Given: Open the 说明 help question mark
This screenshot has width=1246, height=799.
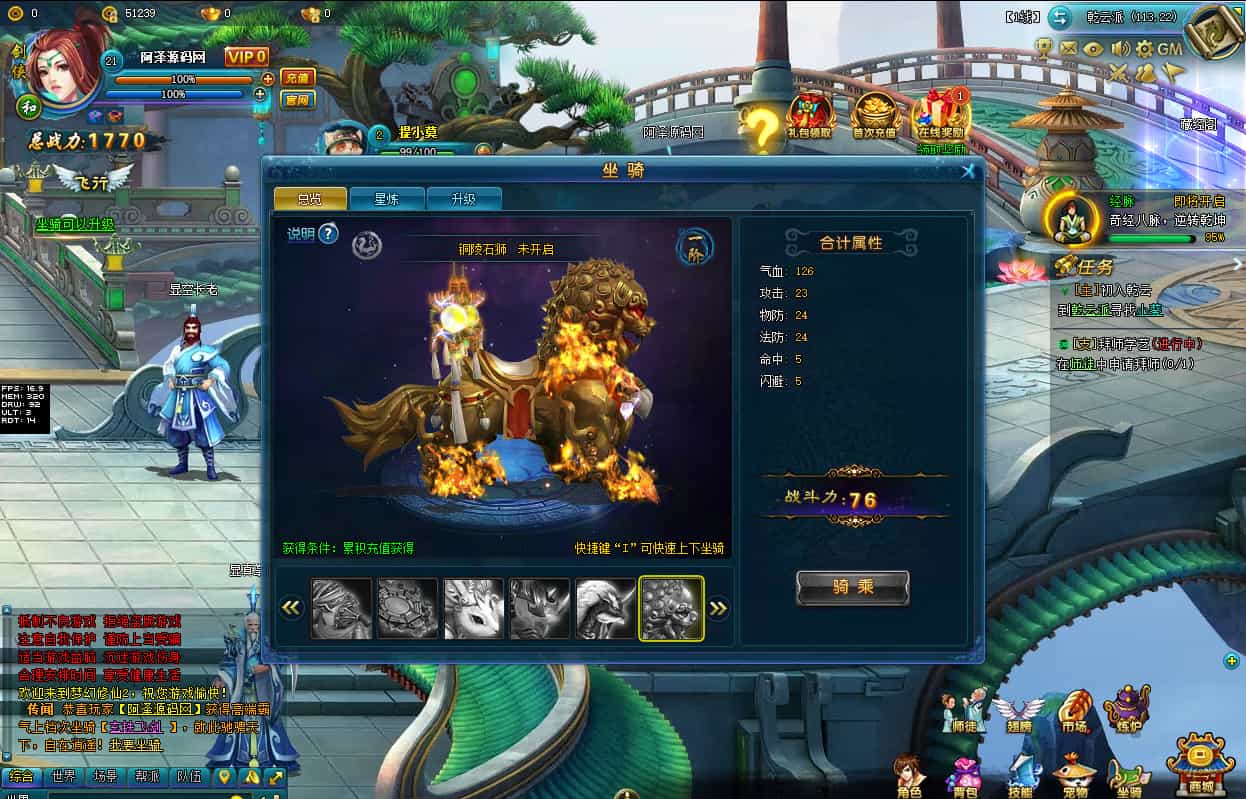Looking at the screenshot, I should (x=328, y=234).
